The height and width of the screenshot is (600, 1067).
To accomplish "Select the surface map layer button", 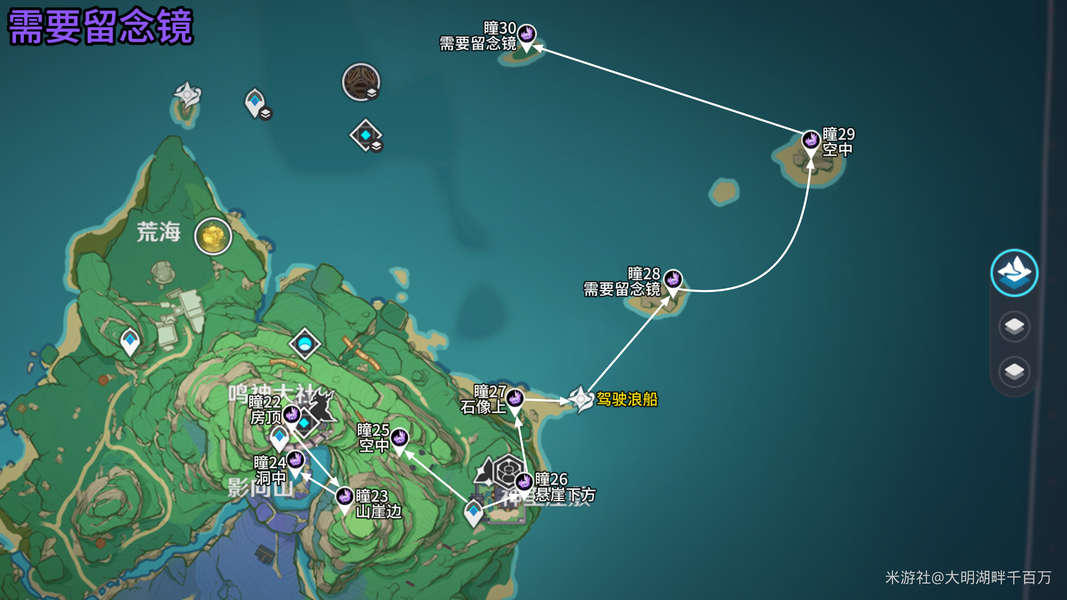I will coord(1014,272).
